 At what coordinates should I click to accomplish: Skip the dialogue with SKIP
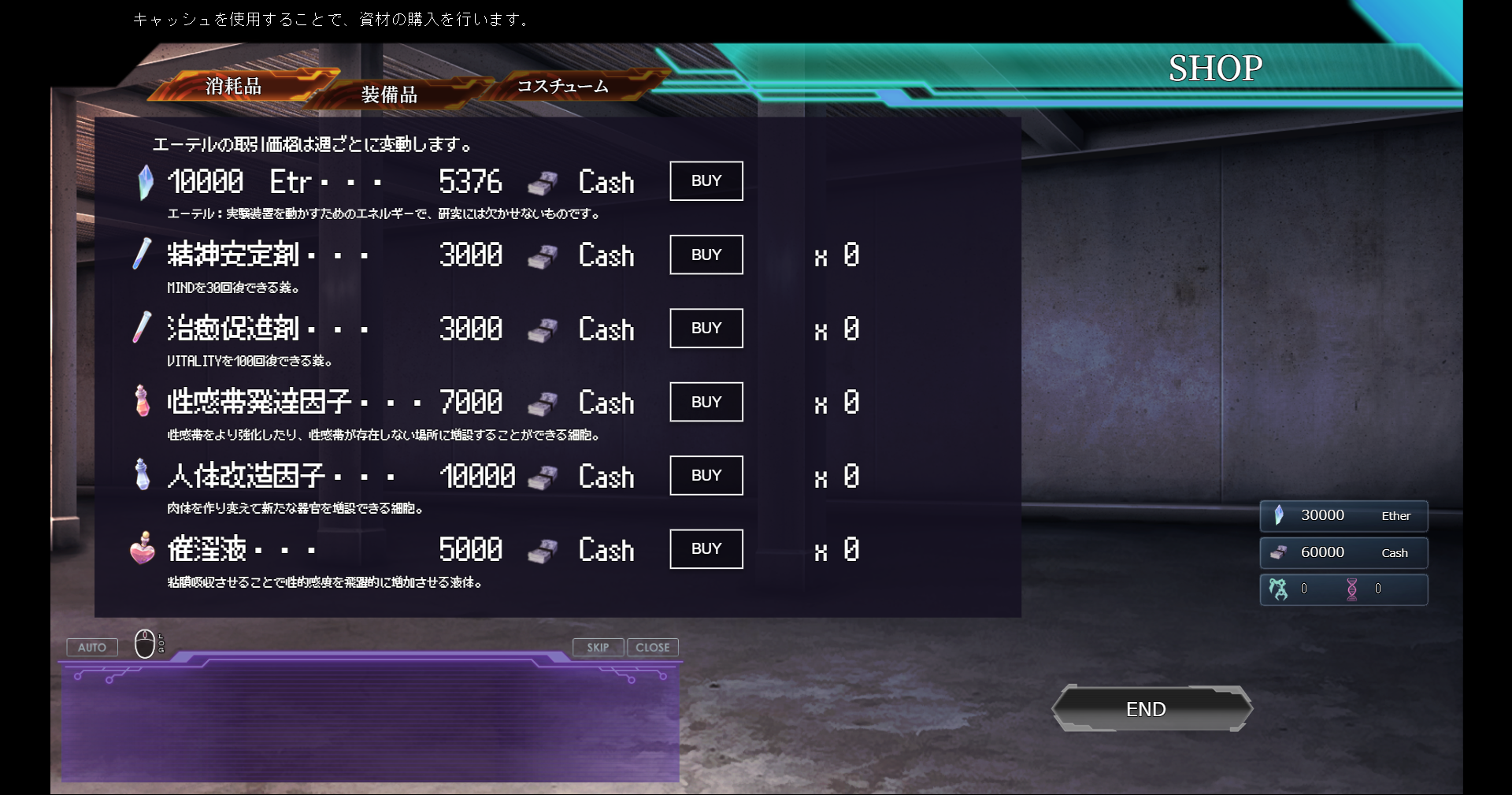tap(598, 648)
